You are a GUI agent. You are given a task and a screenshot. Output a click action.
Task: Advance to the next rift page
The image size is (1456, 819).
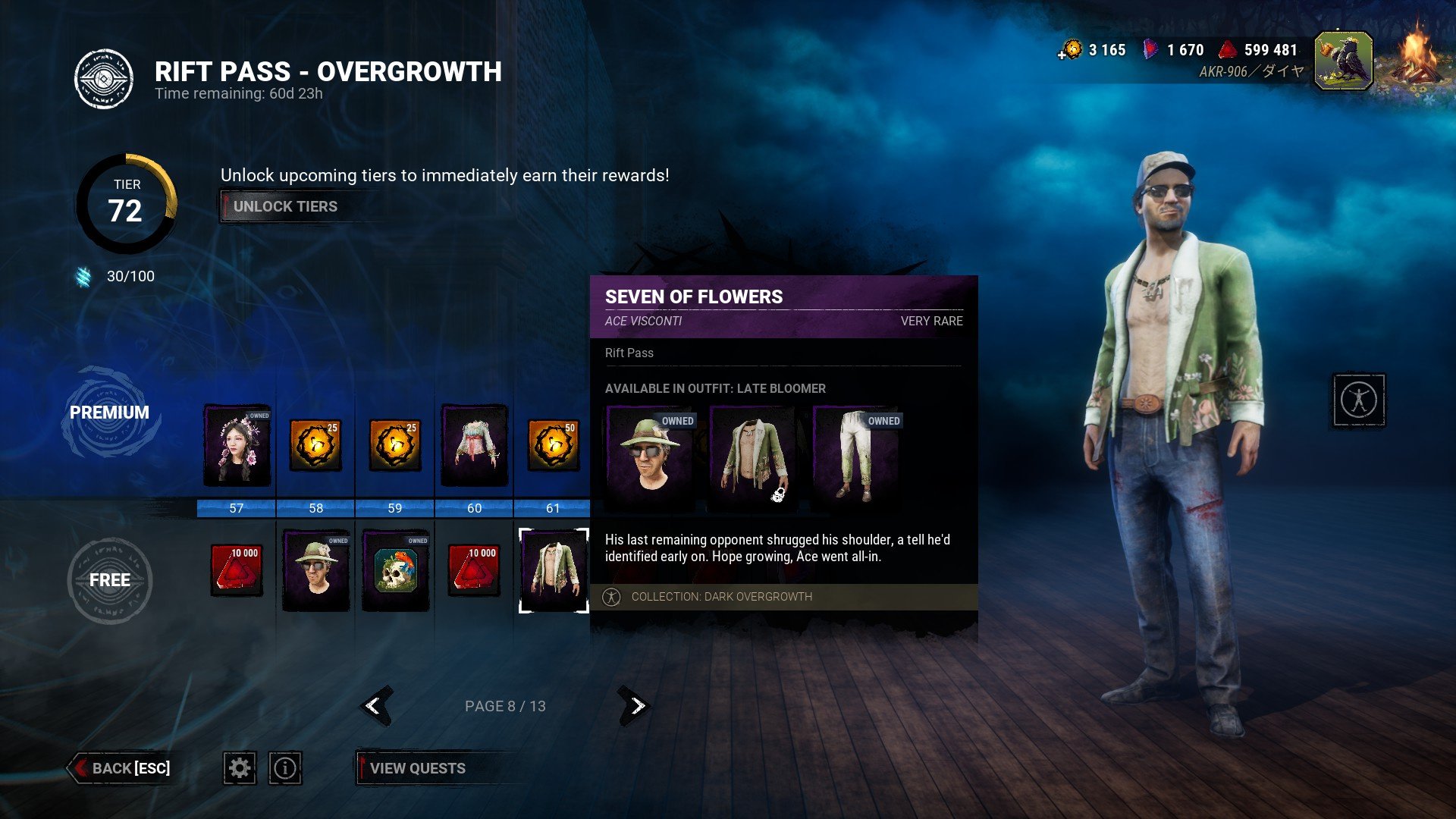tap(635, 706)
